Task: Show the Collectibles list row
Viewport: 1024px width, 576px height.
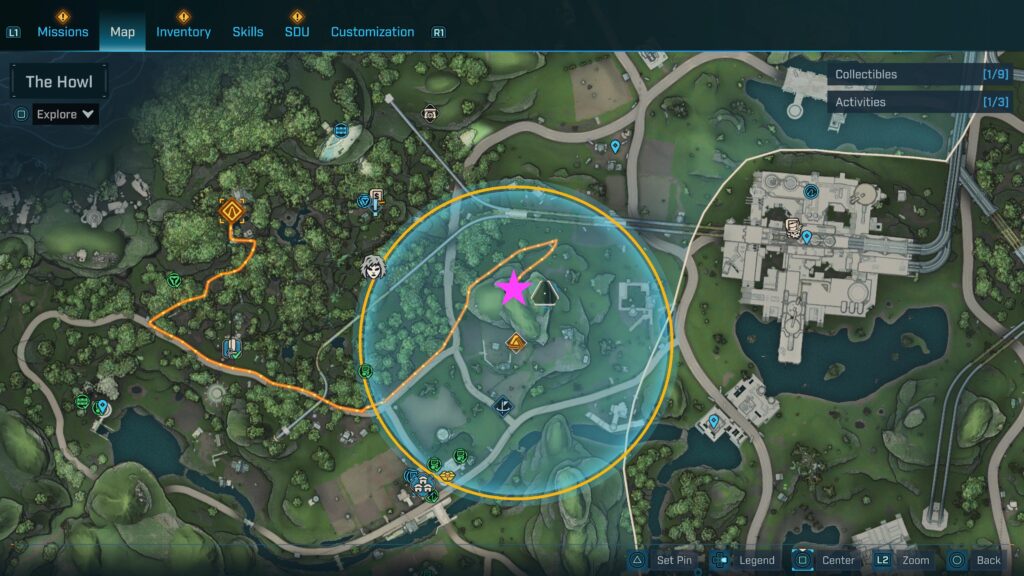Action: pos(920,74)
